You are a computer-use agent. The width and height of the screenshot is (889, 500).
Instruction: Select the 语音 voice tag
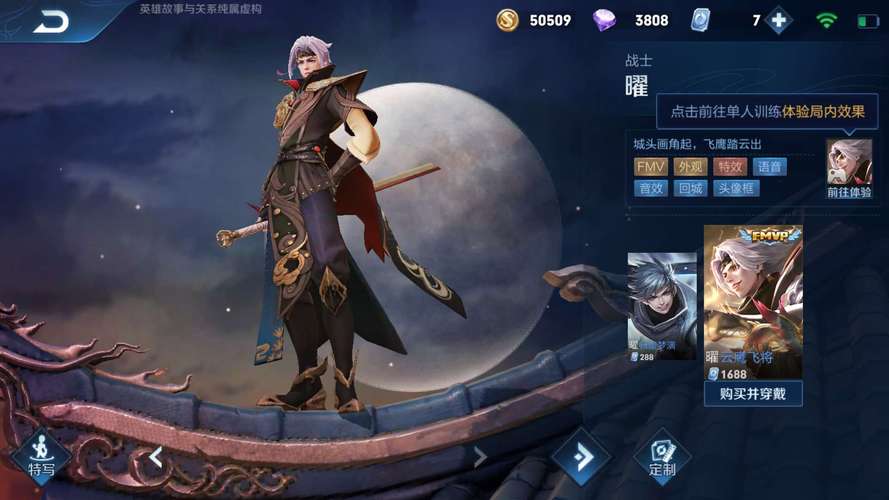pyautogui.click(x=769, y=167)
